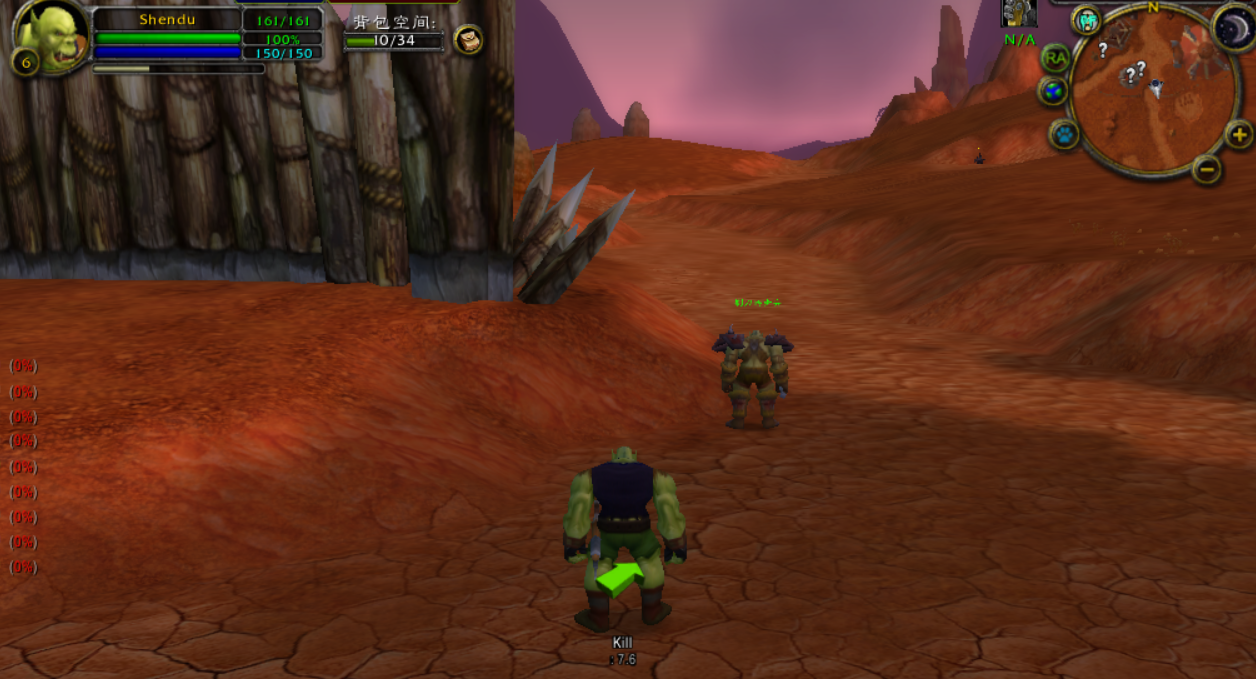Open the globe world map button
The width and height of the screenshot is (1256, 679).
point(1053,92)
